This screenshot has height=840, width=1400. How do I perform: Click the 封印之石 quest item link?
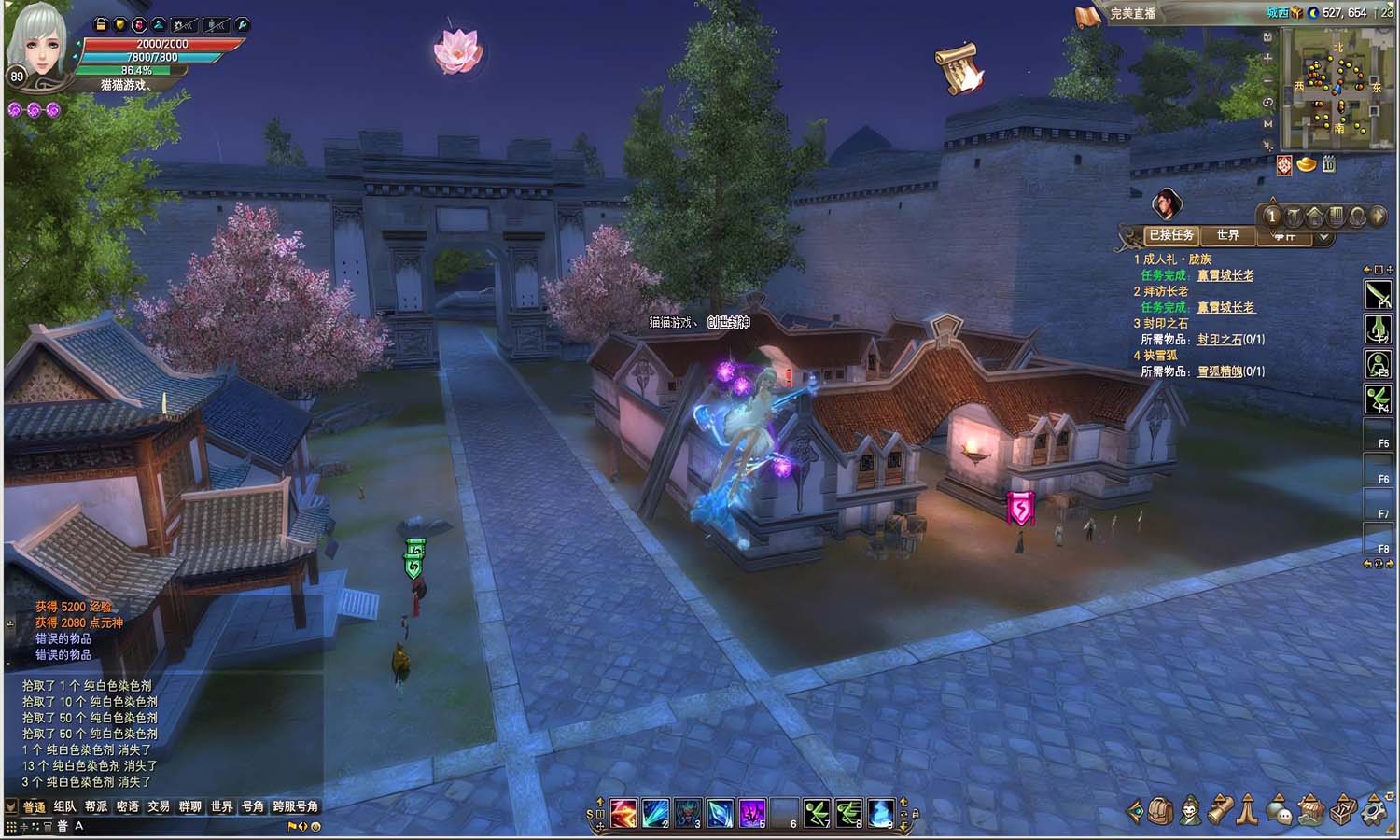coord(1220,340)
